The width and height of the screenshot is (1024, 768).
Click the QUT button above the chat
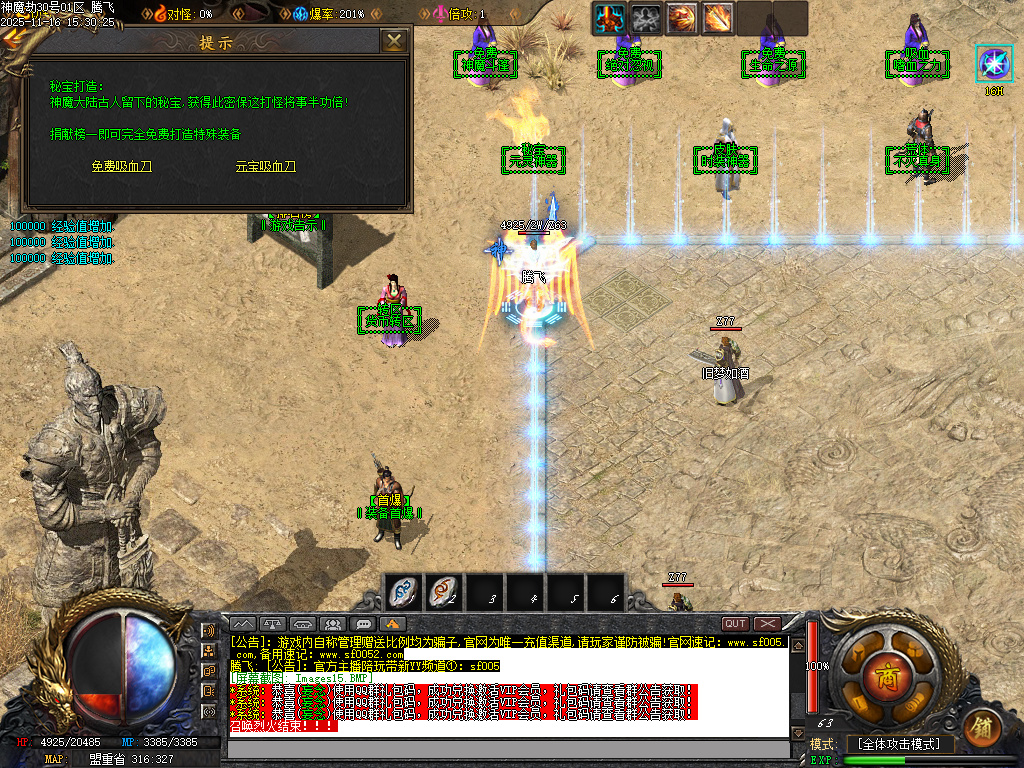point(735,624)
